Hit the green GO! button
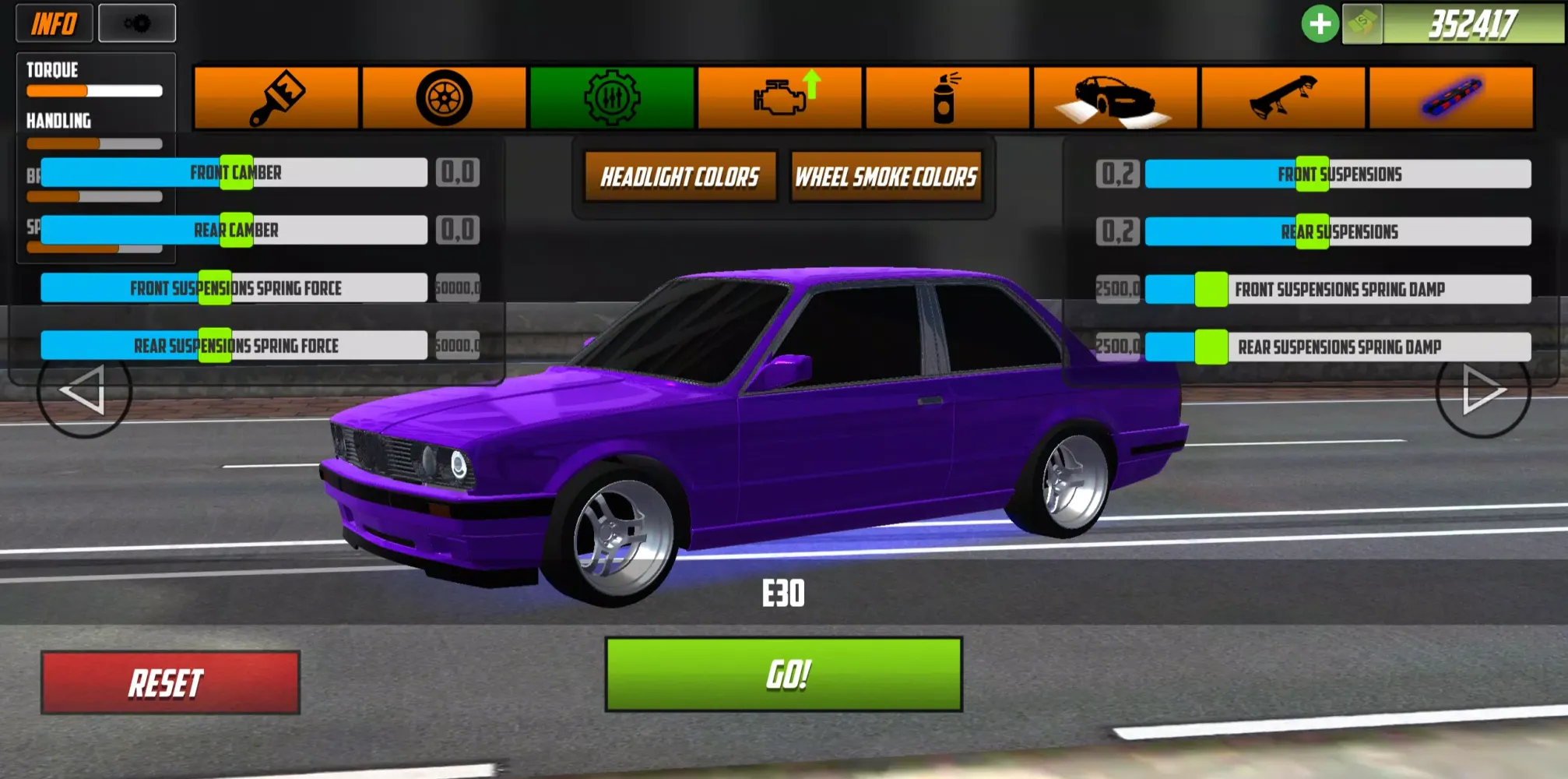Image resolution: width=1568 pixels, height=779 pixels. [783, 674]
